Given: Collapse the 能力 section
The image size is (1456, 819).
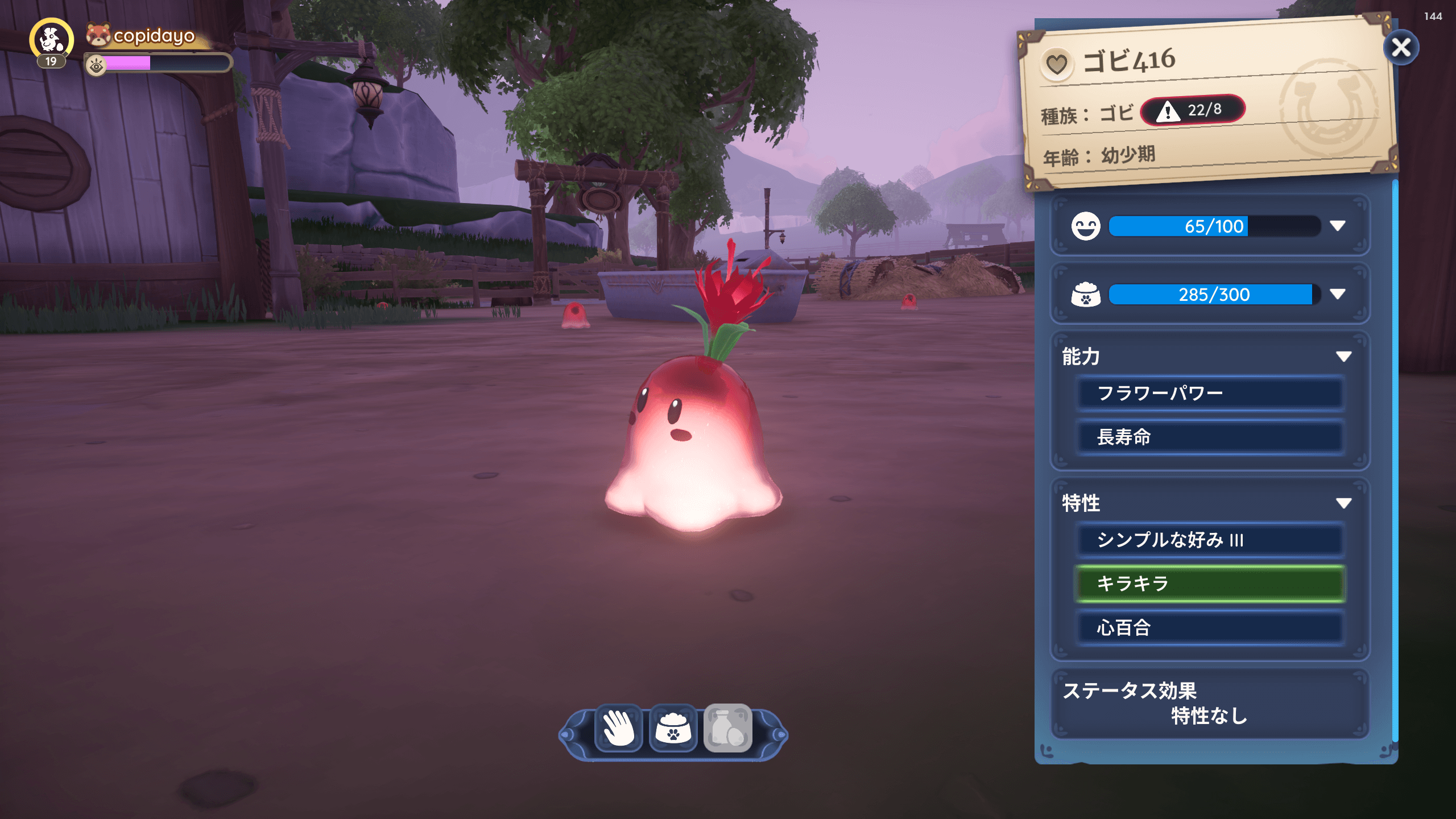Looking at the screenshot, I should tap(1343, 357).
